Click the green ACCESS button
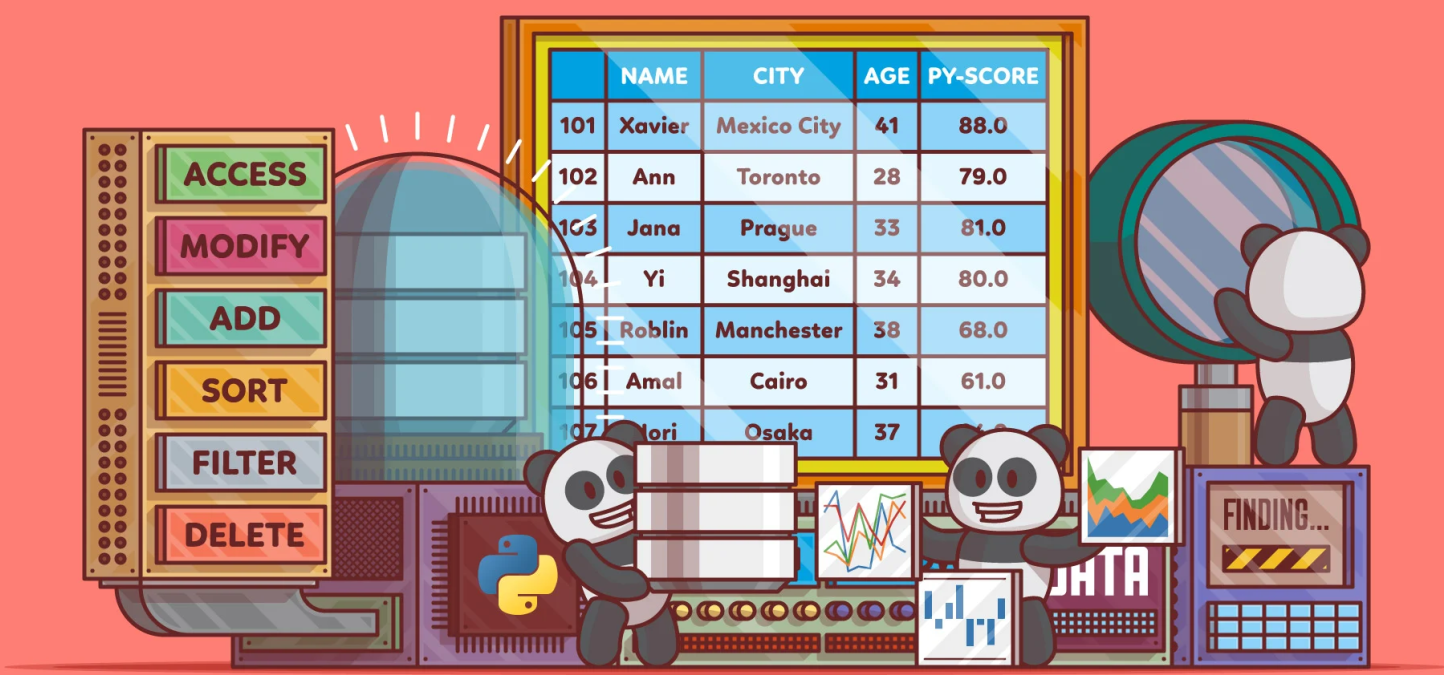Screen dimensions: 1444x675 243,174
